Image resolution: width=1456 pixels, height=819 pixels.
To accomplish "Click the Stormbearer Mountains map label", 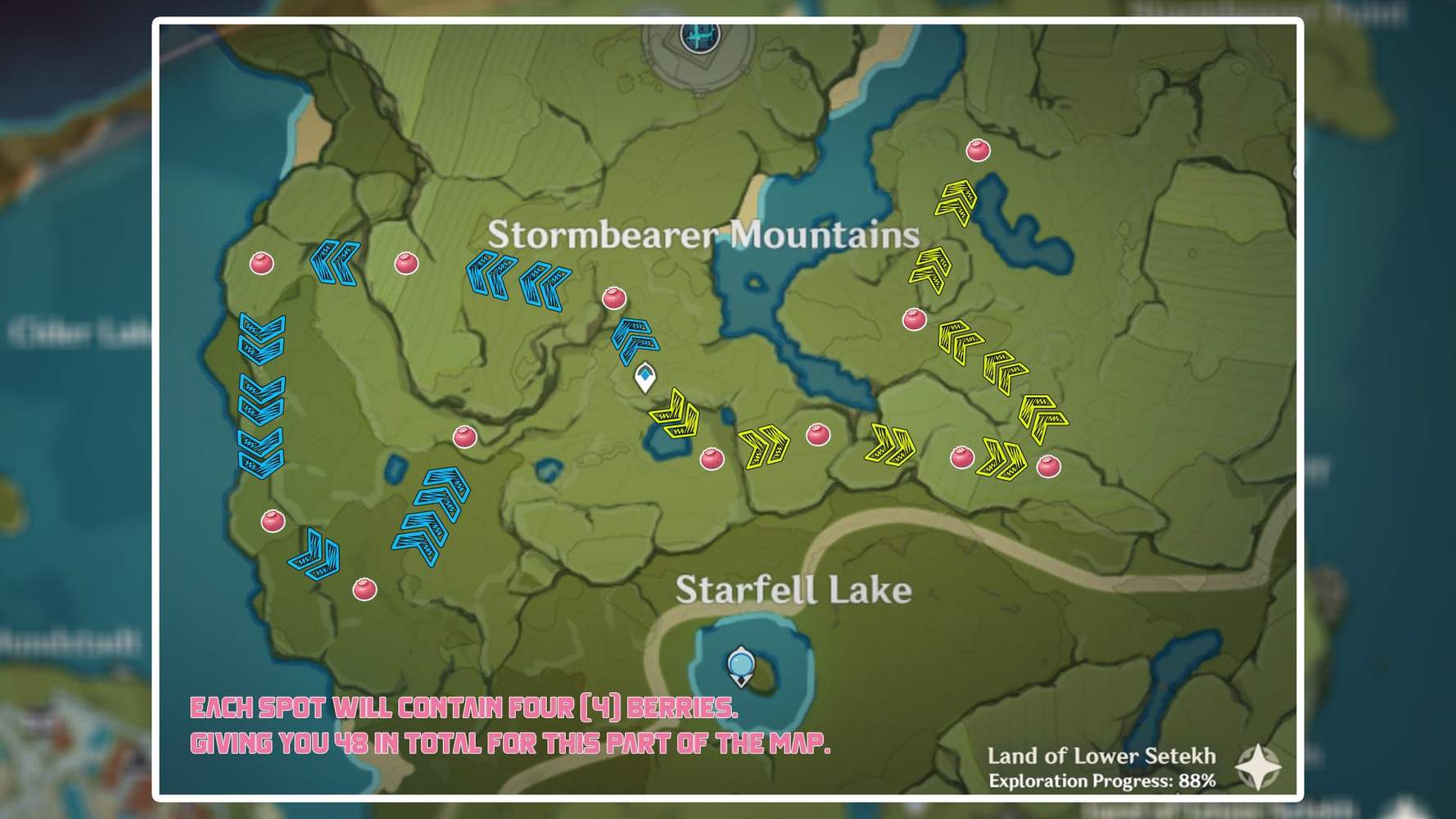I will 702,236.
